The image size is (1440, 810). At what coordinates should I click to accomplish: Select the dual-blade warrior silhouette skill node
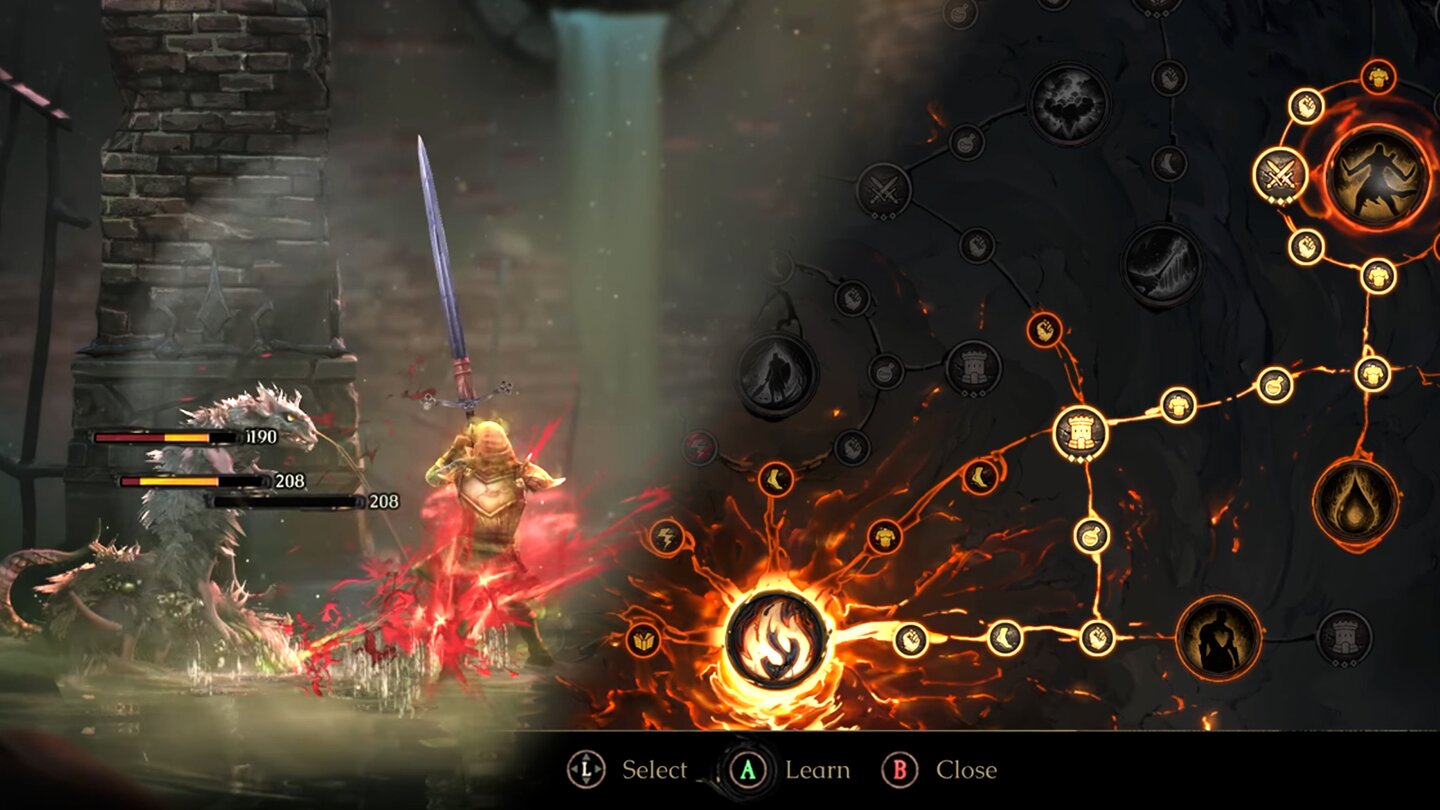tap(1379, 174)
